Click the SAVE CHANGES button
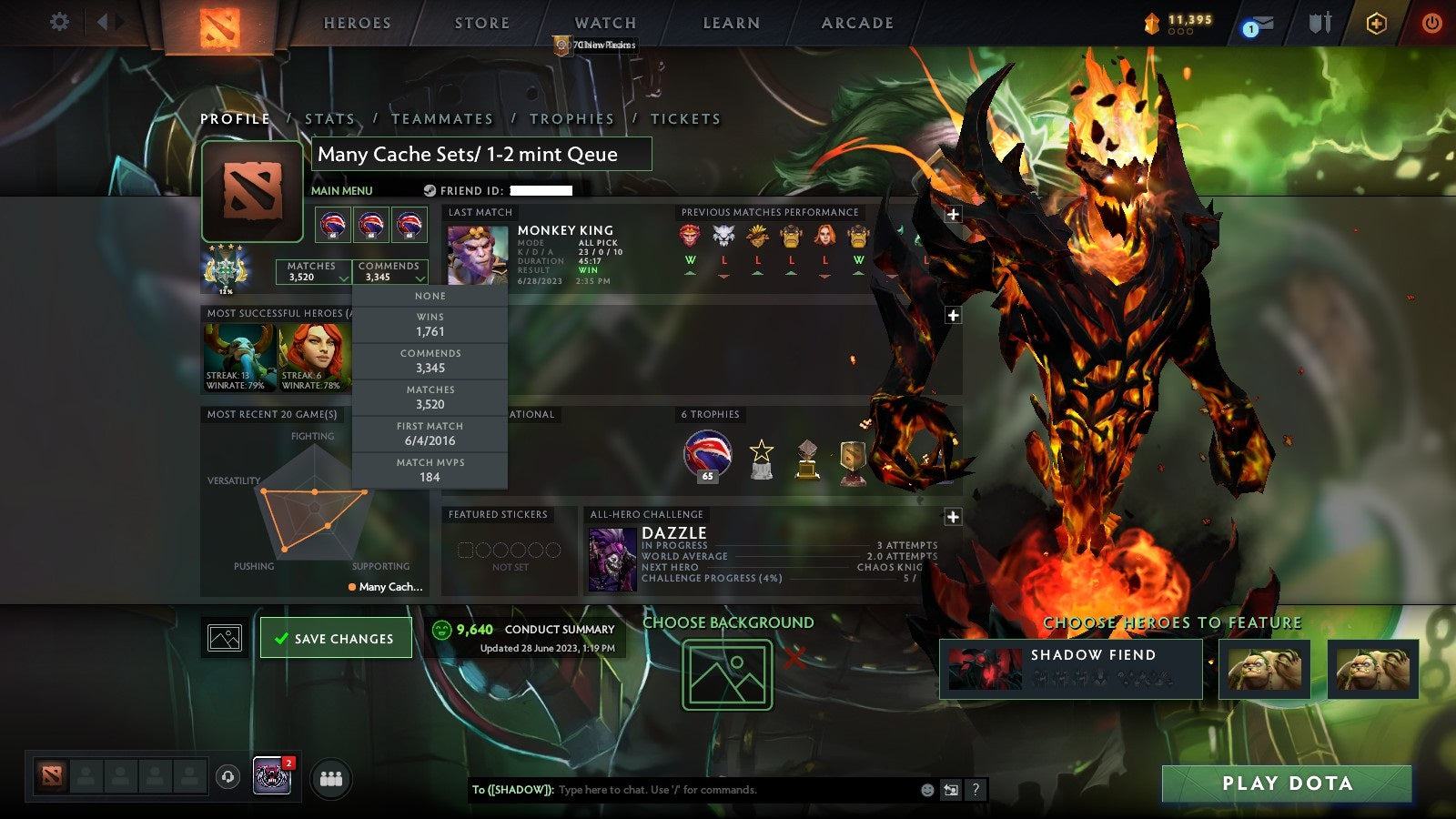The height and width of the screenshot is (819, 1456). pos(336,637)
